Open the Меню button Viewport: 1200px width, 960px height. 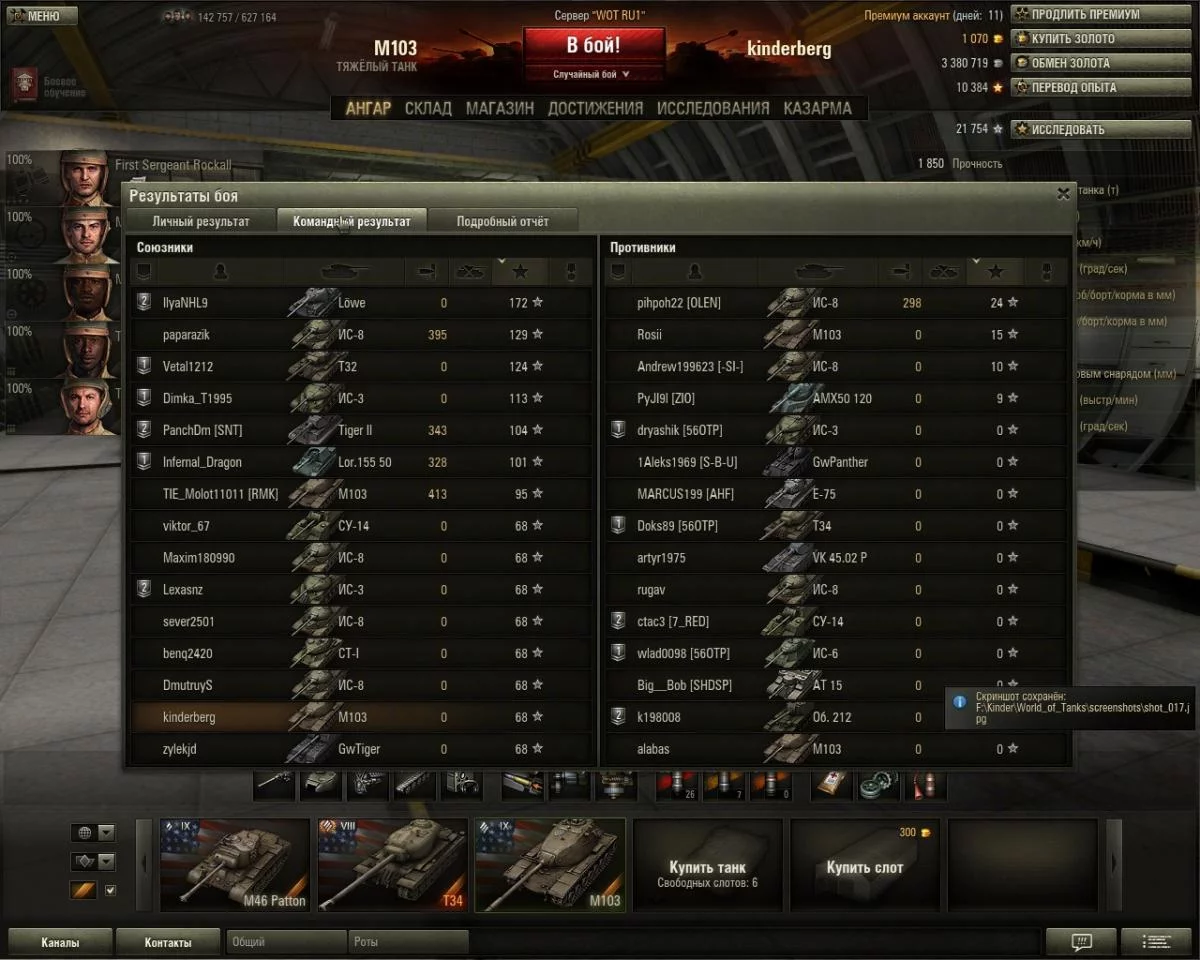pyautogui.click(x=40, y=16)
